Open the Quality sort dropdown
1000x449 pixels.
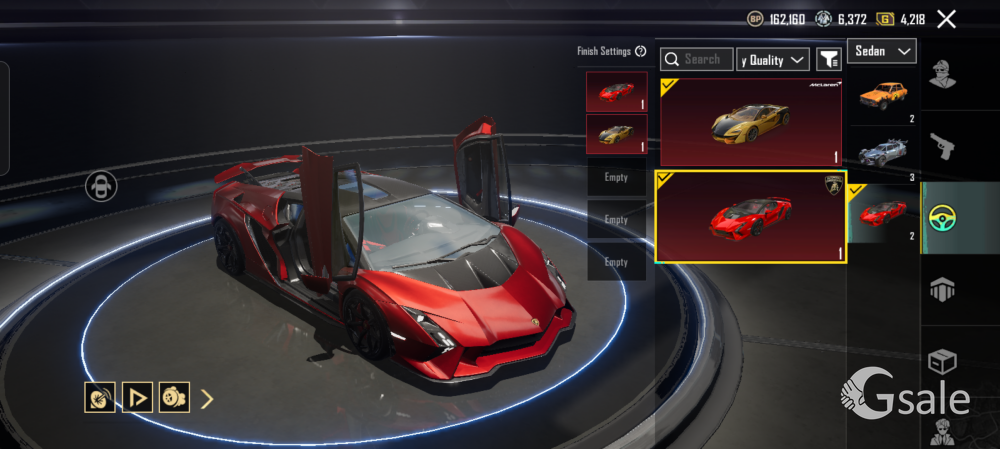click(773, 60)
